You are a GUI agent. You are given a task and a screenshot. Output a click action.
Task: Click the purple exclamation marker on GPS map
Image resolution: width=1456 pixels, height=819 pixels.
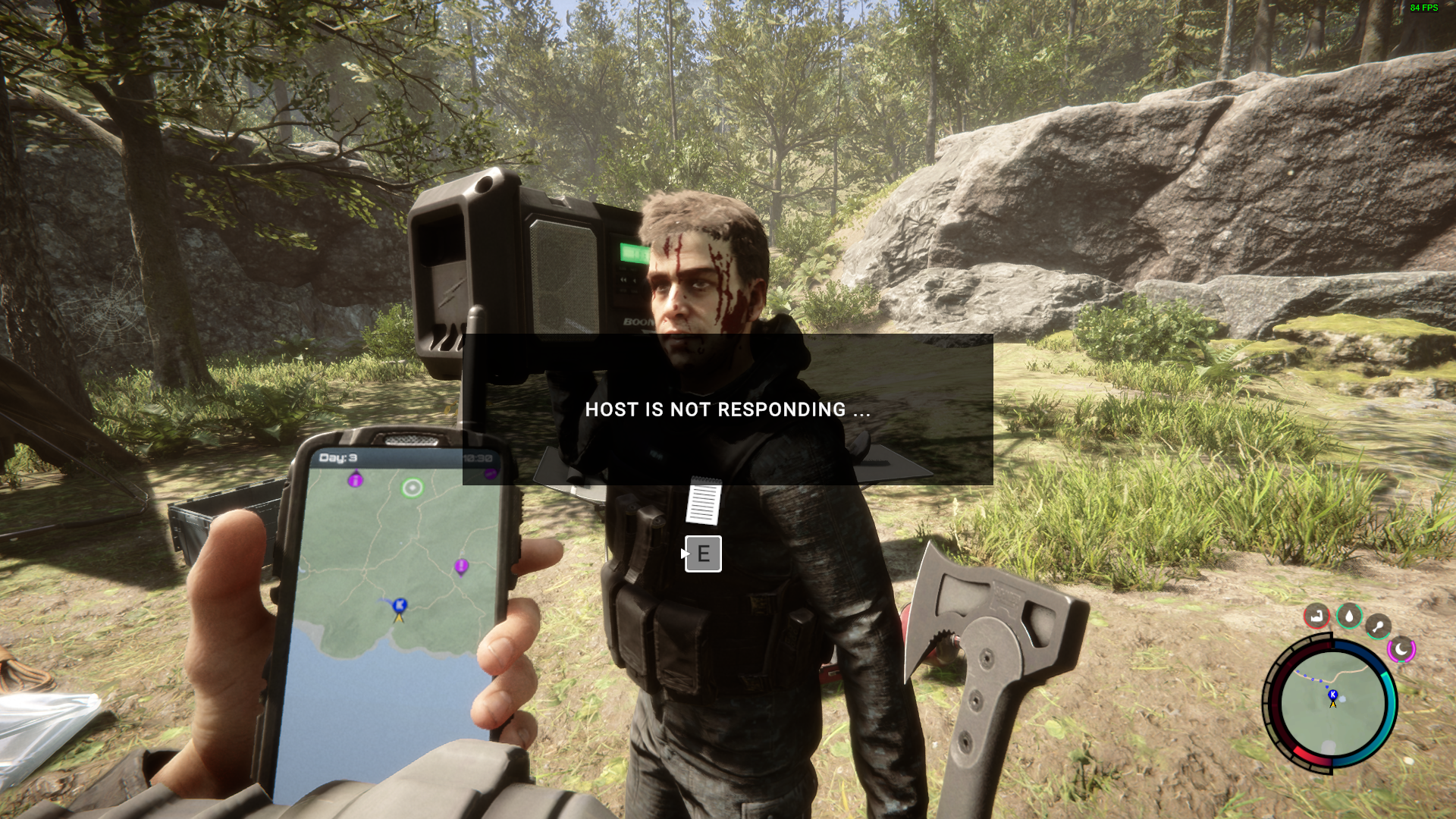tap(461, 566)
